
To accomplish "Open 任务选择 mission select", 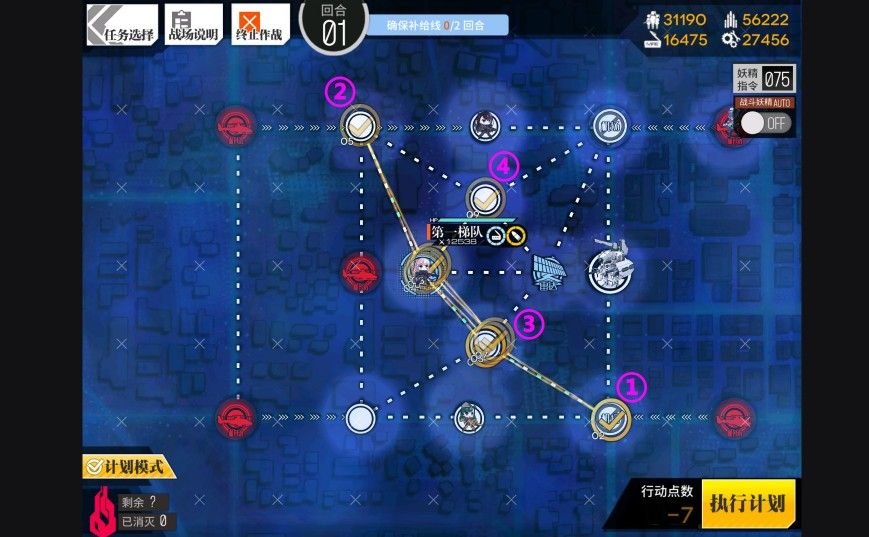I will click(122, 25).
